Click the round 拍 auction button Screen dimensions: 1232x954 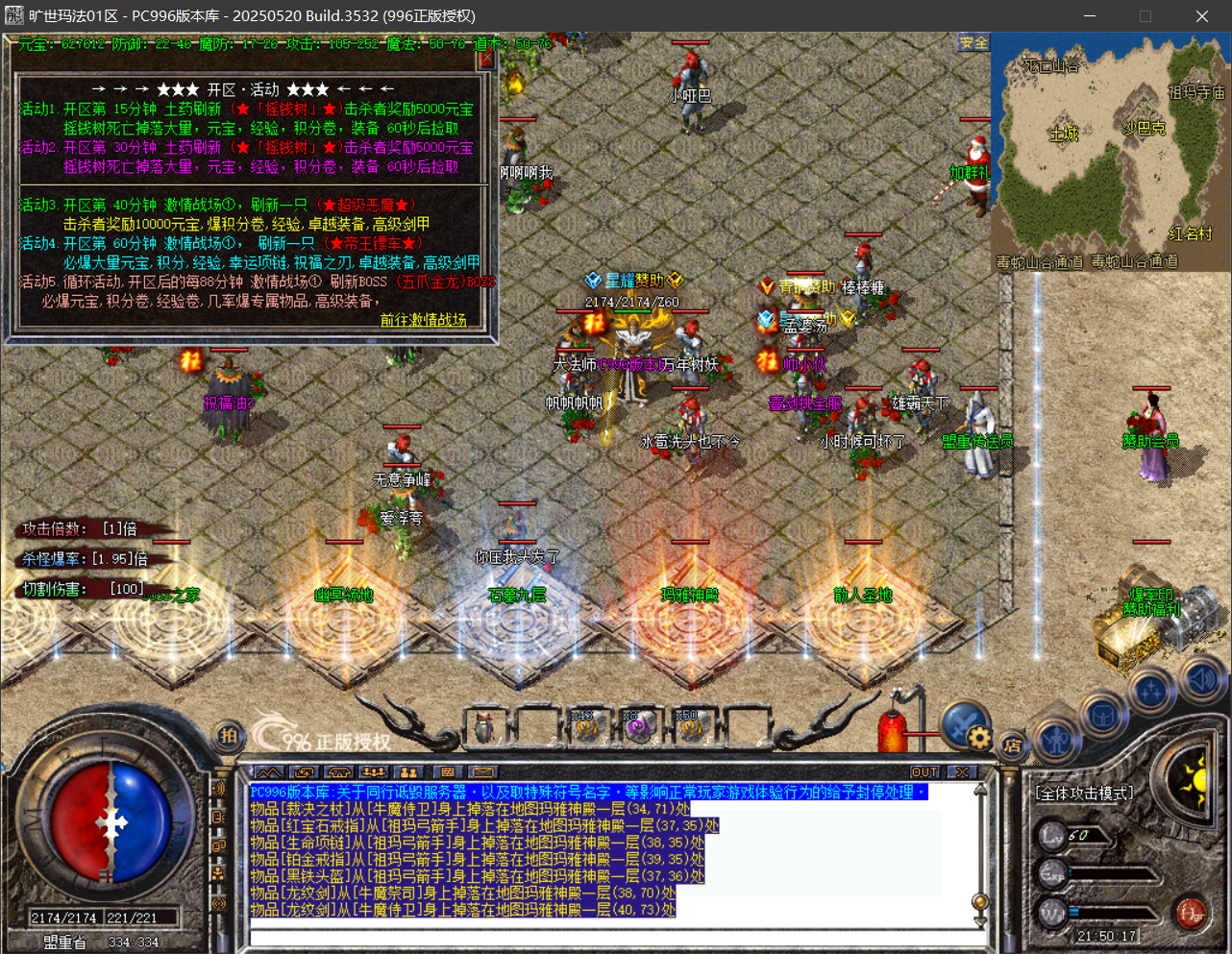pos(228,736)
